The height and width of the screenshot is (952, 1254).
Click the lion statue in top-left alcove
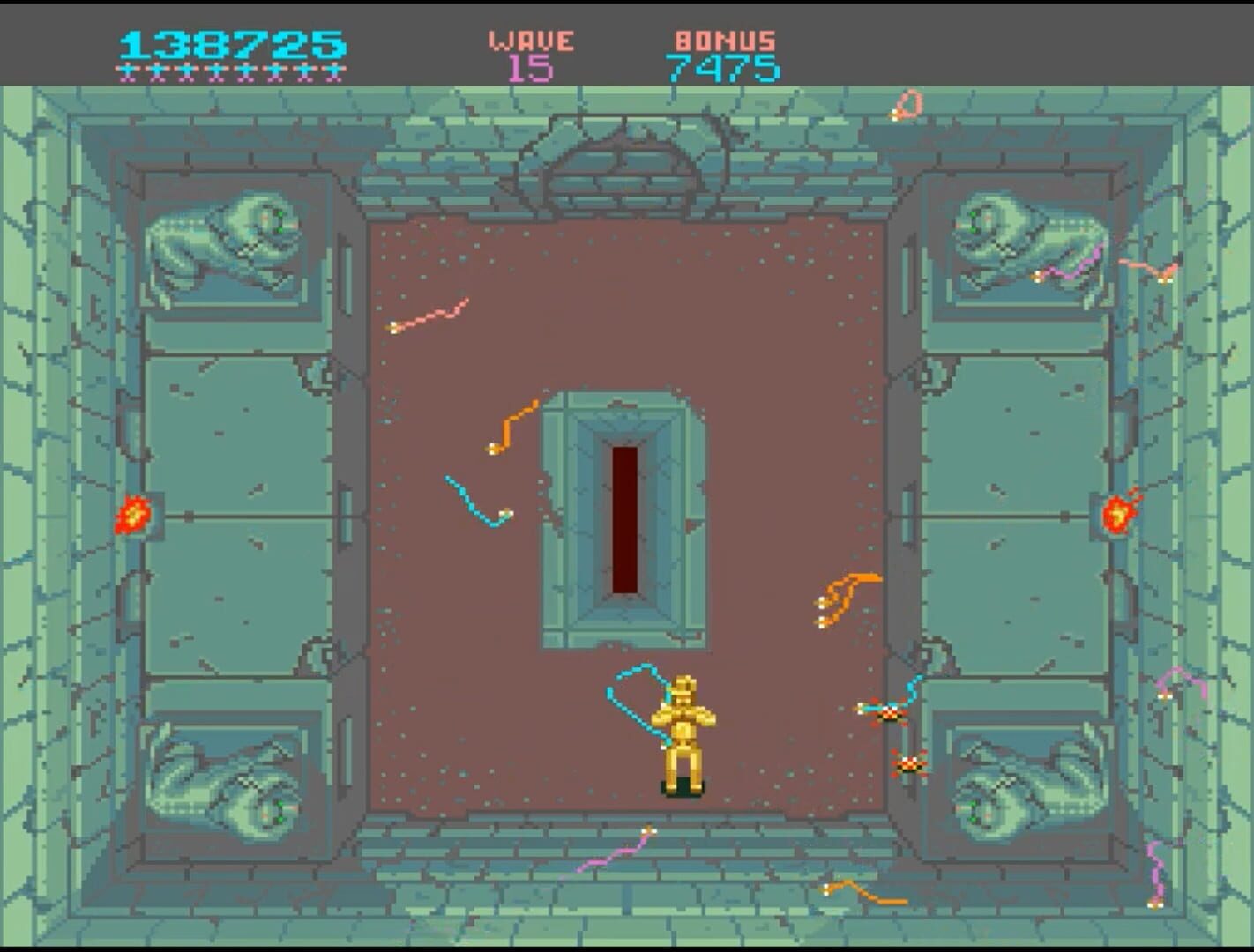[x=222, y=238]
